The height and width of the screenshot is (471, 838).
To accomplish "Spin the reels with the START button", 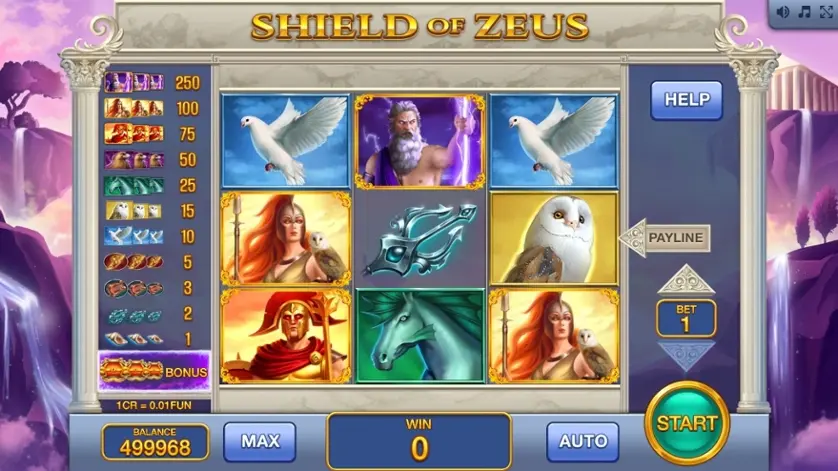I will coord(686,423).
